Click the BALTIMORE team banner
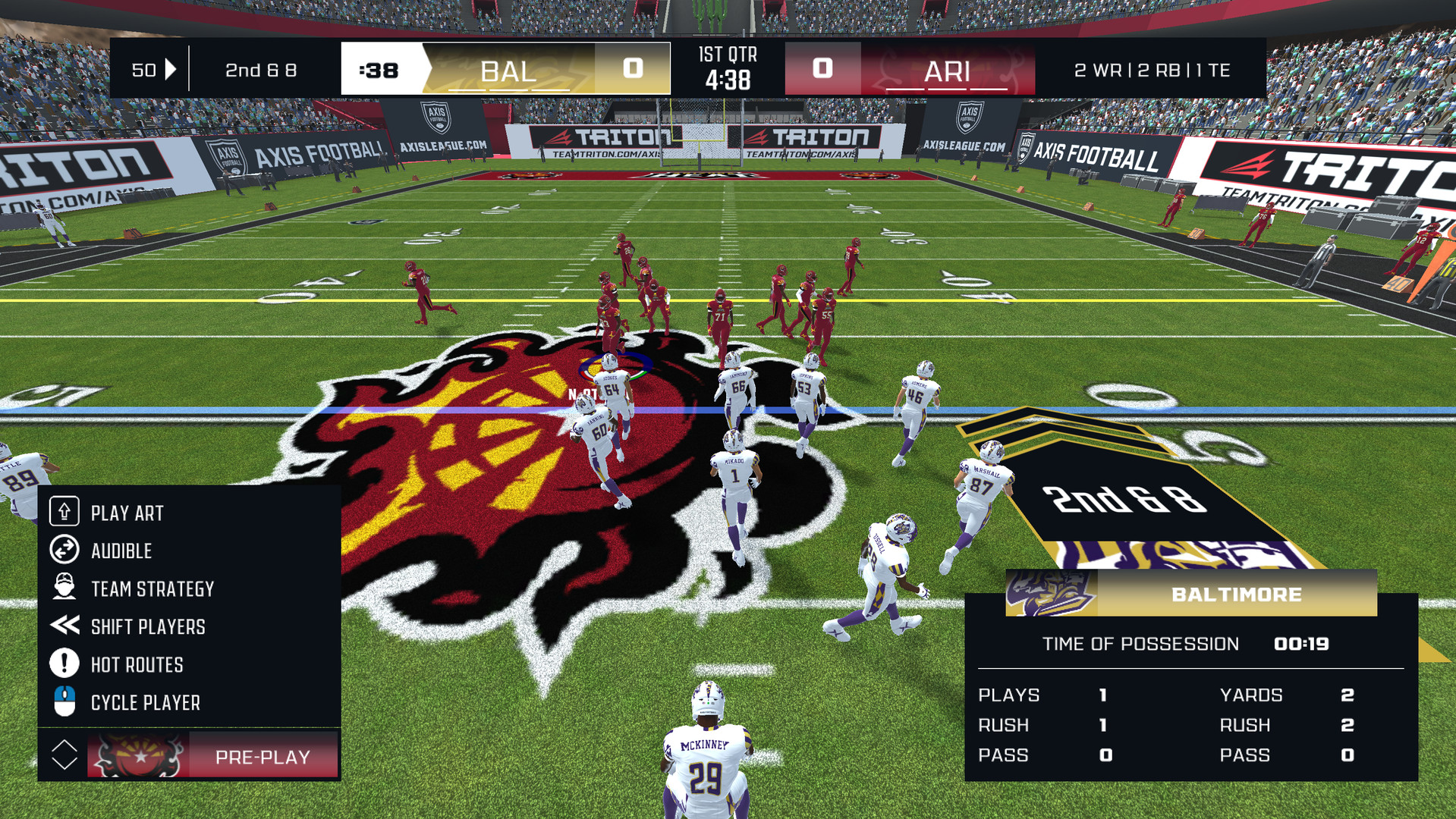 point(1237,594)
